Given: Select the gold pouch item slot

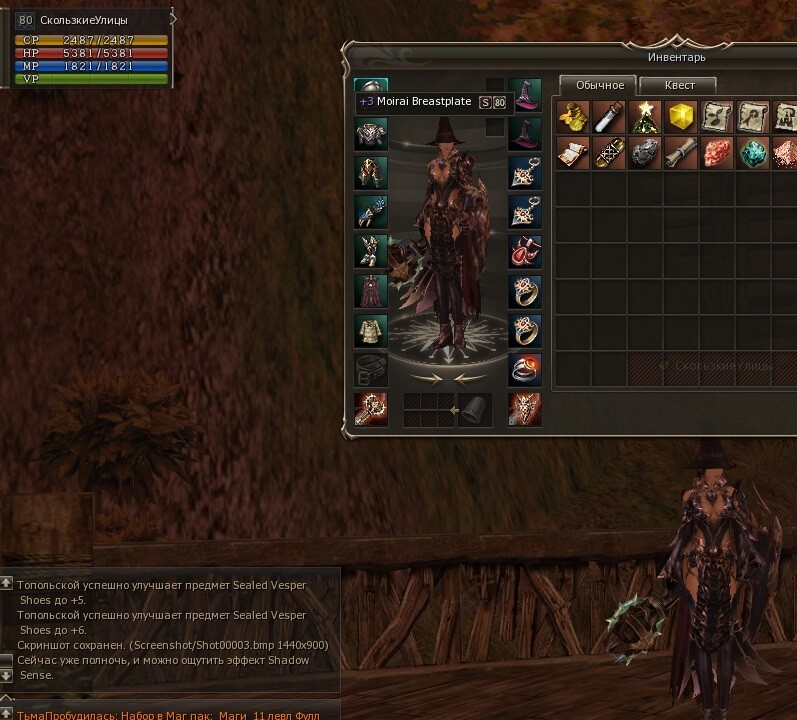Looking at the screenshot, I should point(573,117).
